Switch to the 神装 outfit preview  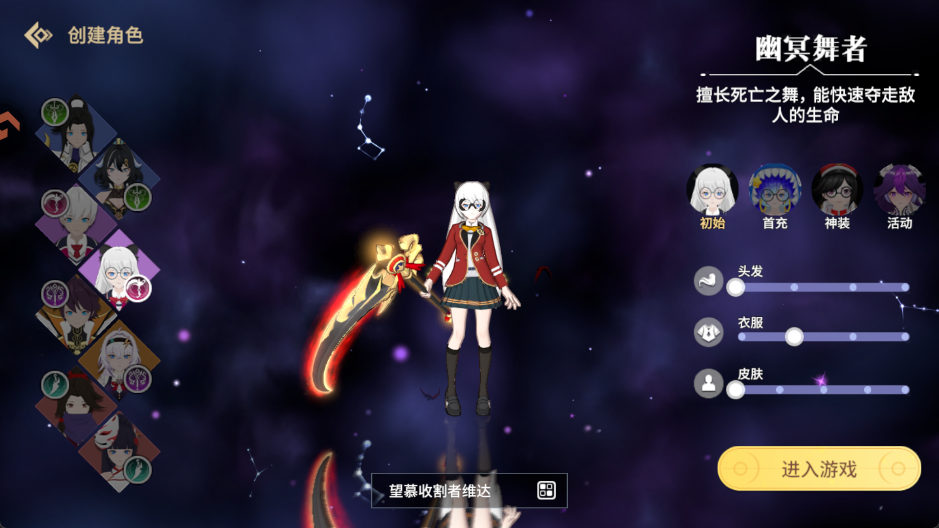click(837, 189)
